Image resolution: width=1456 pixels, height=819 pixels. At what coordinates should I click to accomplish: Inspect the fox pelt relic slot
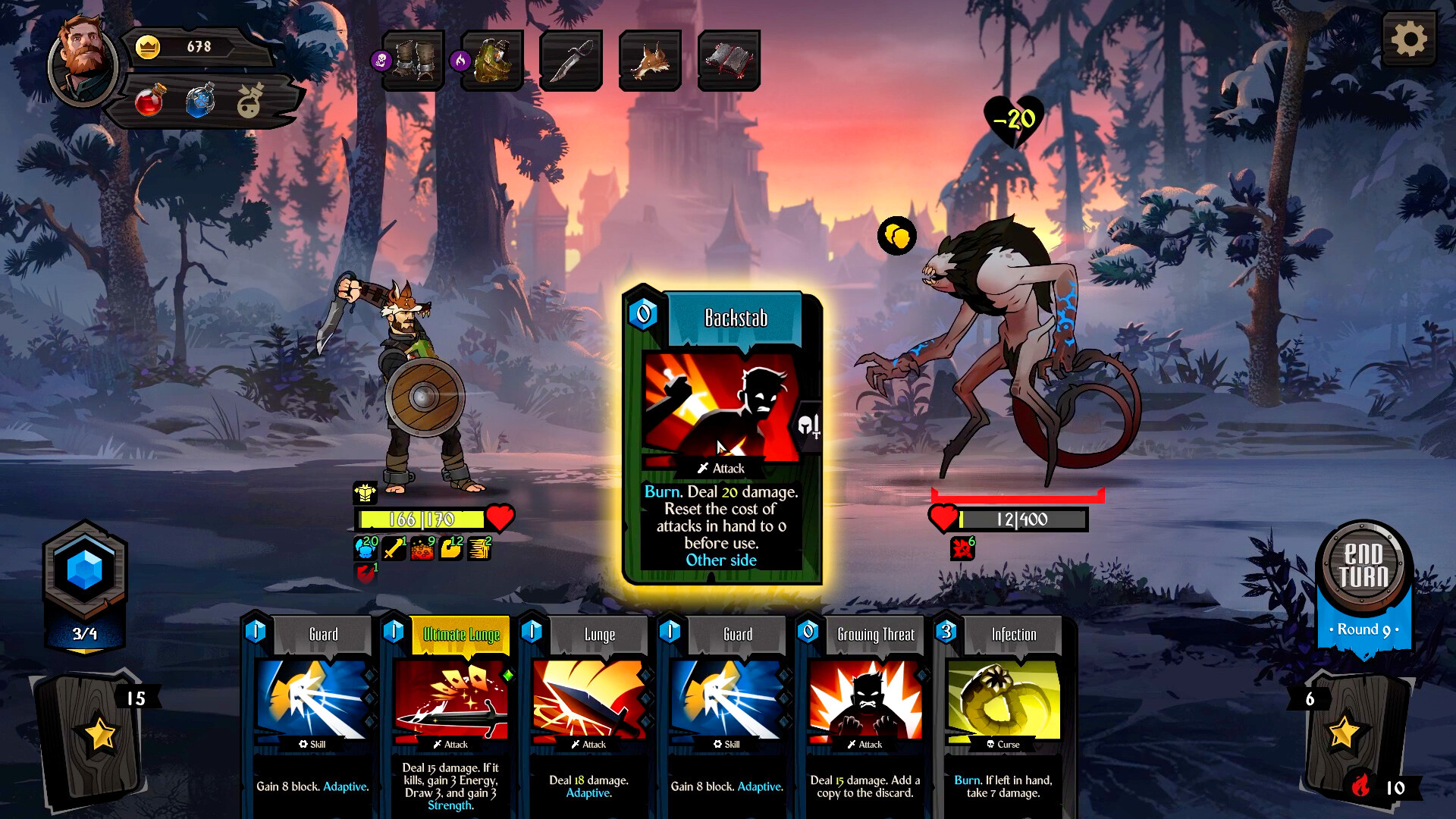click(x=650, y=61)
